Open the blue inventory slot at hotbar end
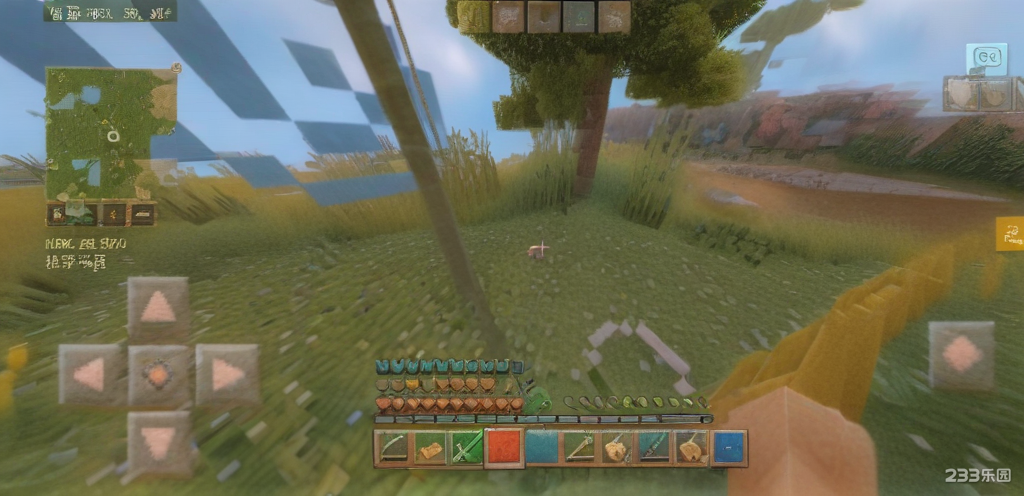The width and height of the screenshot is (1024, 496). (729, 448)
